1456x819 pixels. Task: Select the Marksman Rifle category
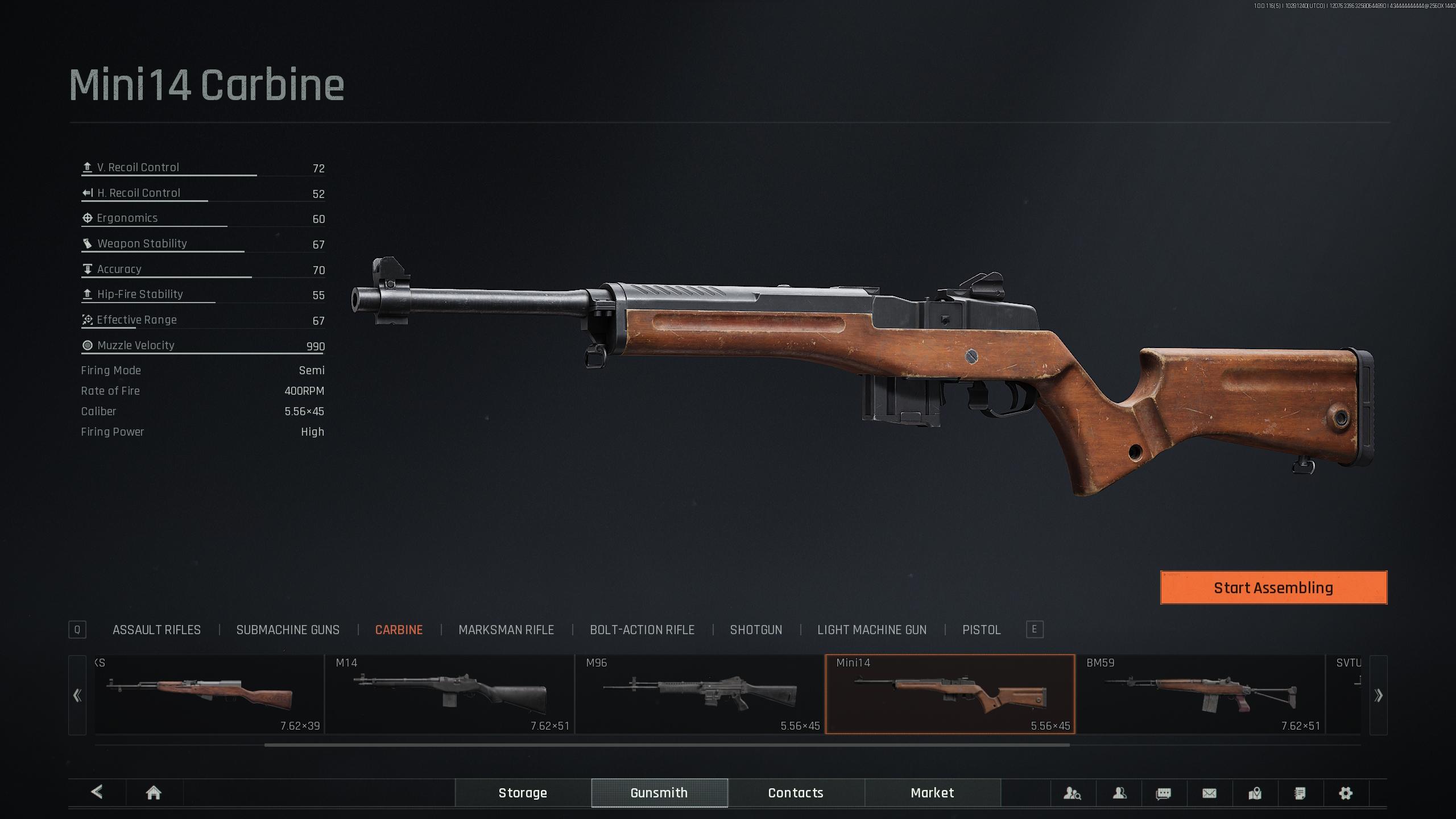coord(506,630)
